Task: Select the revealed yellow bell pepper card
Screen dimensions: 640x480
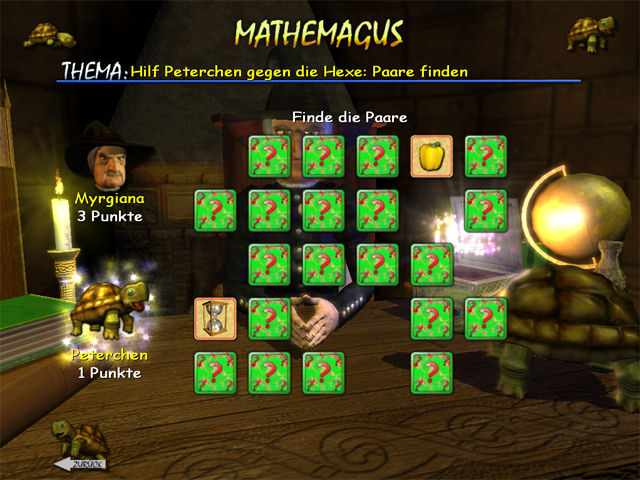Action: pos(432,156)
